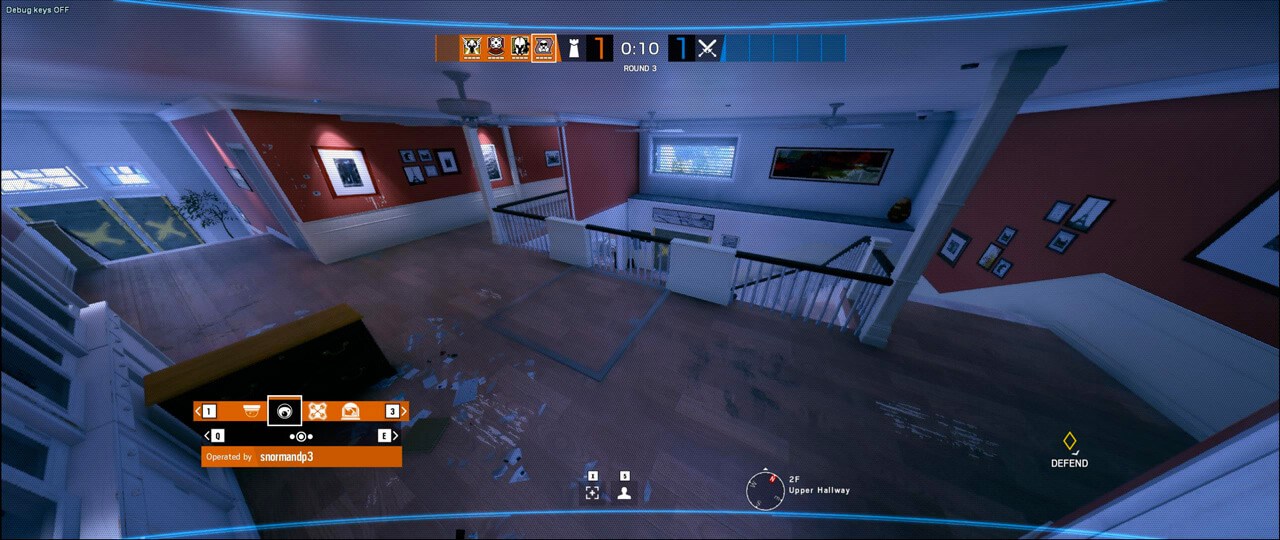The width and height of the screenshot is (1280, 540).
Task: Click the scan target crosshair icon
Action: point(592,492)
